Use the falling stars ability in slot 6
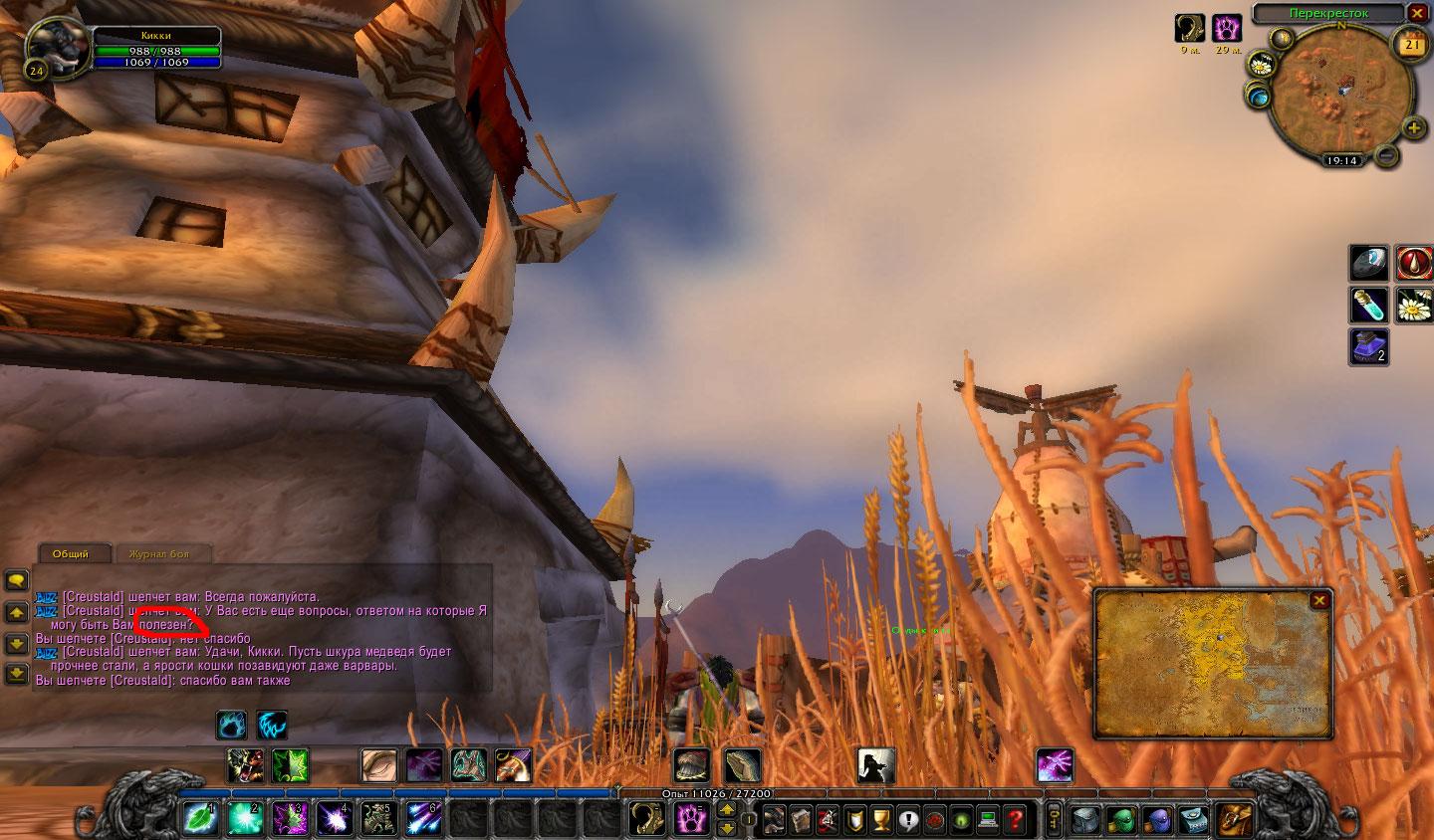This screenshot has height=840, width=1434. 423,819
